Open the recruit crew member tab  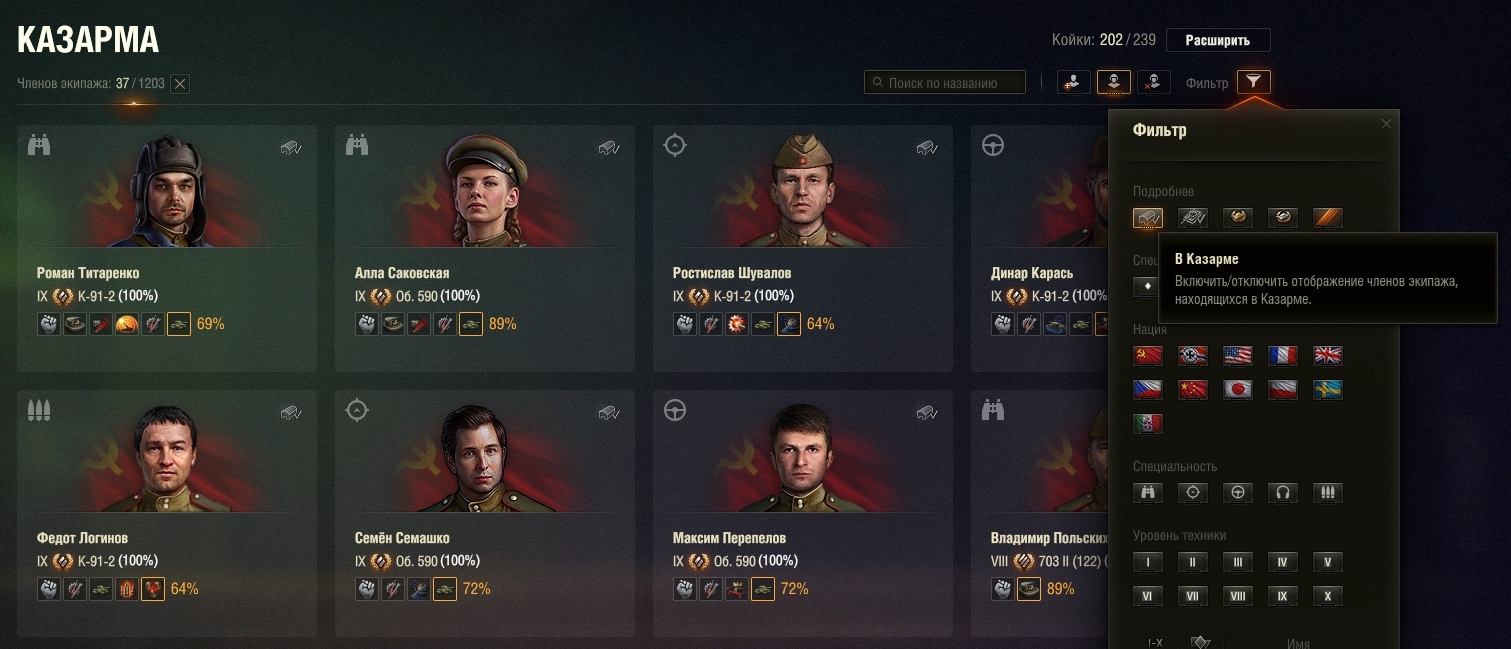click(x=1073, y=82)
